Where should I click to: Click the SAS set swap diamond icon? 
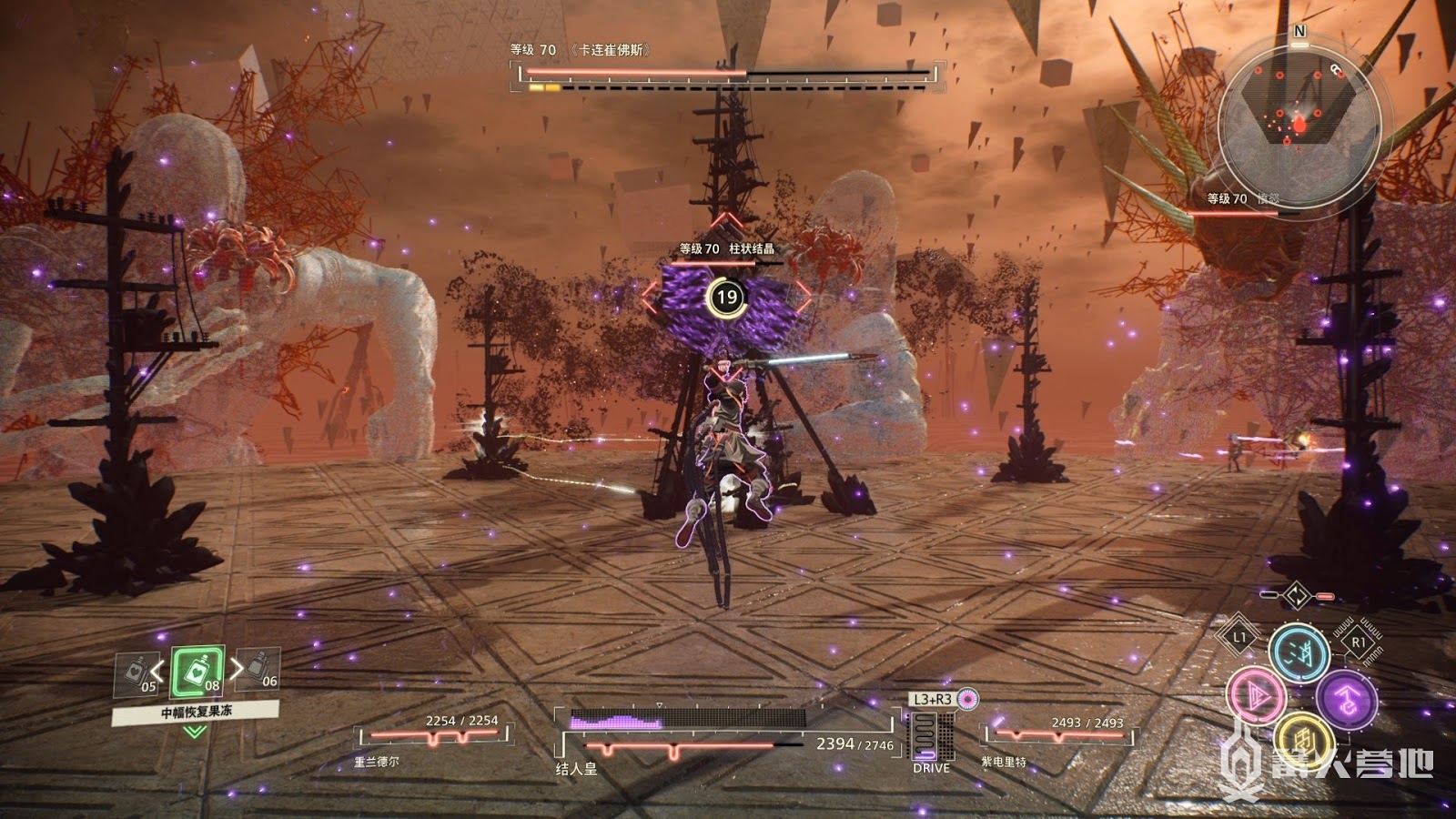point(1296,596)
